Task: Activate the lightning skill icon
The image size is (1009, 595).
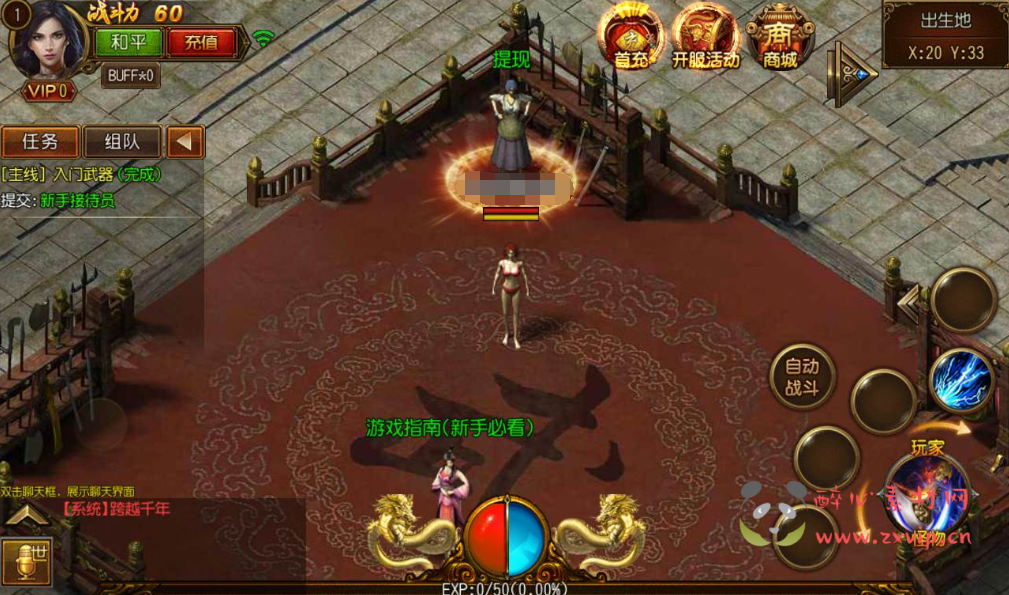Action: [962, 380]
